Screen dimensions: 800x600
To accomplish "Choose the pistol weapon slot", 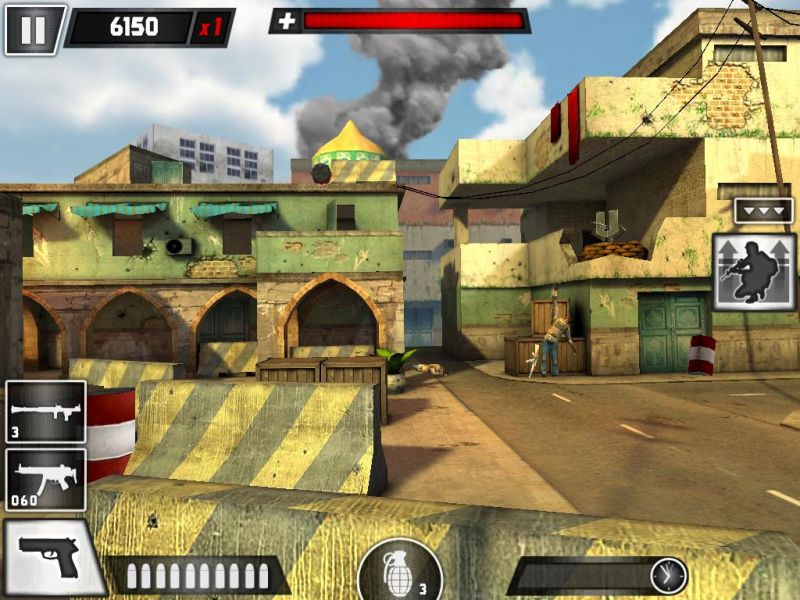I will tap(50, 557).
